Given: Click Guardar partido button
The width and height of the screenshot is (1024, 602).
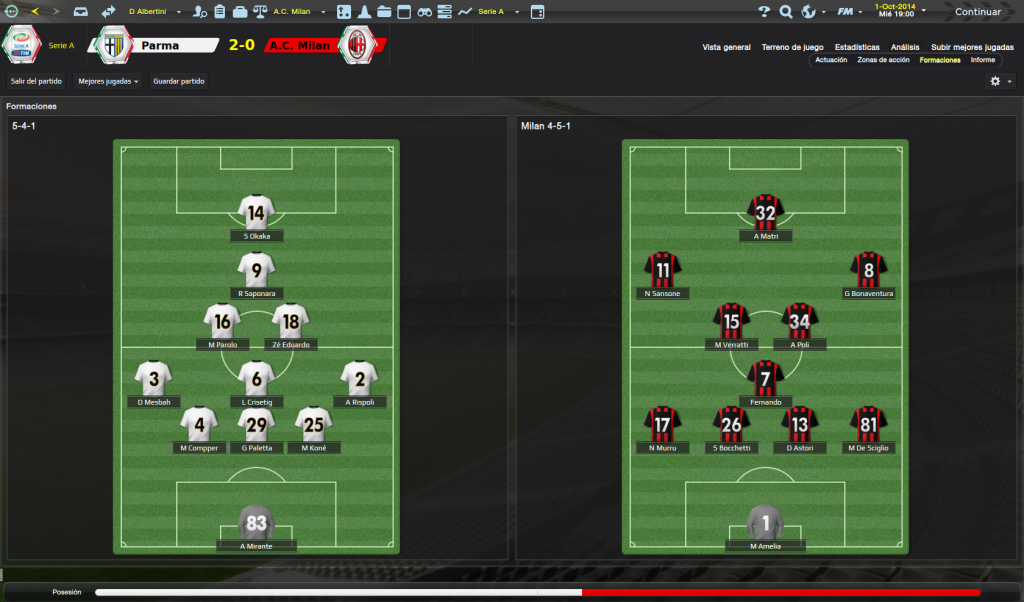Looking at the screenshot, I should [179, 81].
